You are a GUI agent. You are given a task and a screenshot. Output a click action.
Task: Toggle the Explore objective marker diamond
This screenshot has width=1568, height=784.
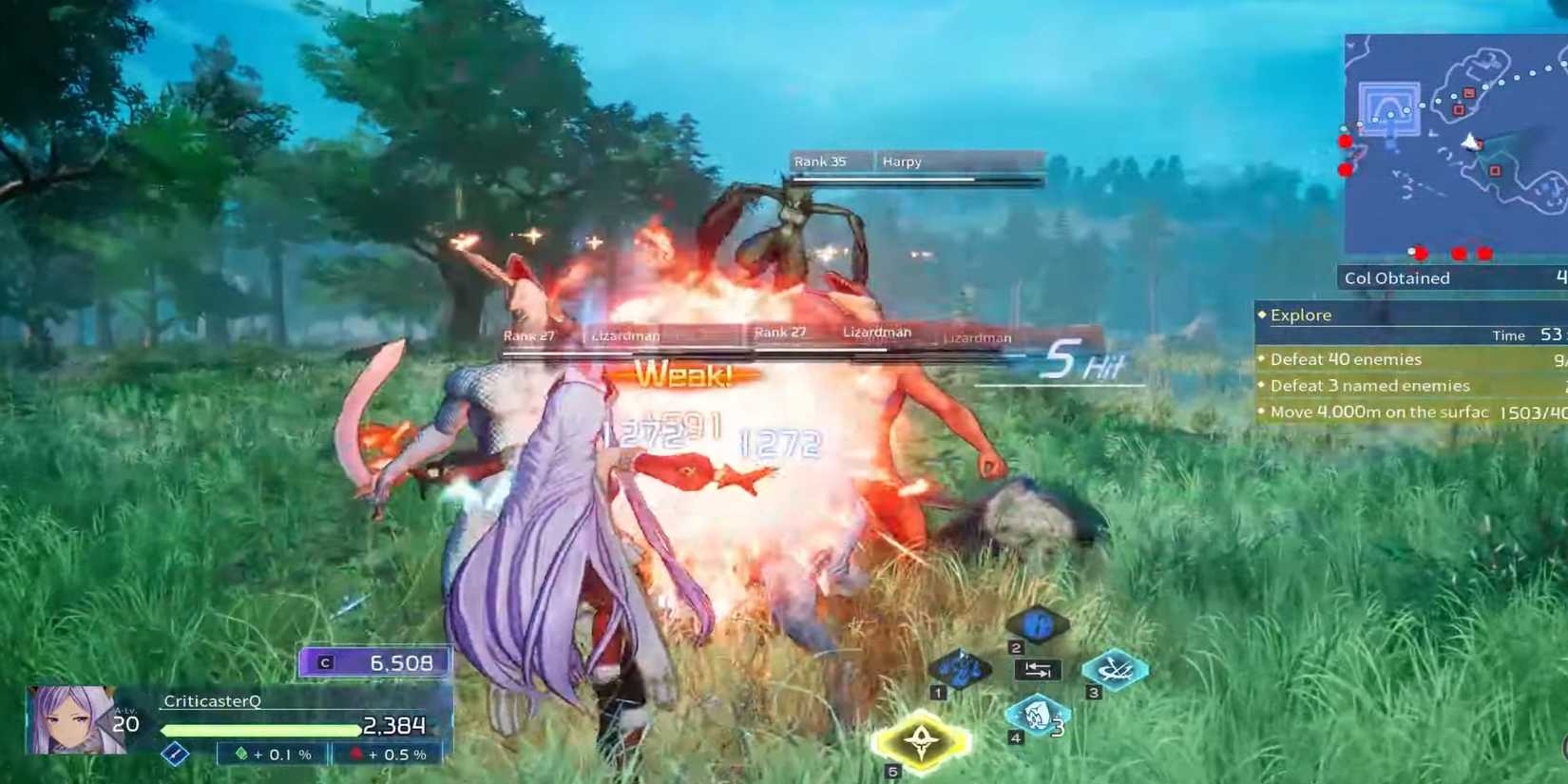1264,314
